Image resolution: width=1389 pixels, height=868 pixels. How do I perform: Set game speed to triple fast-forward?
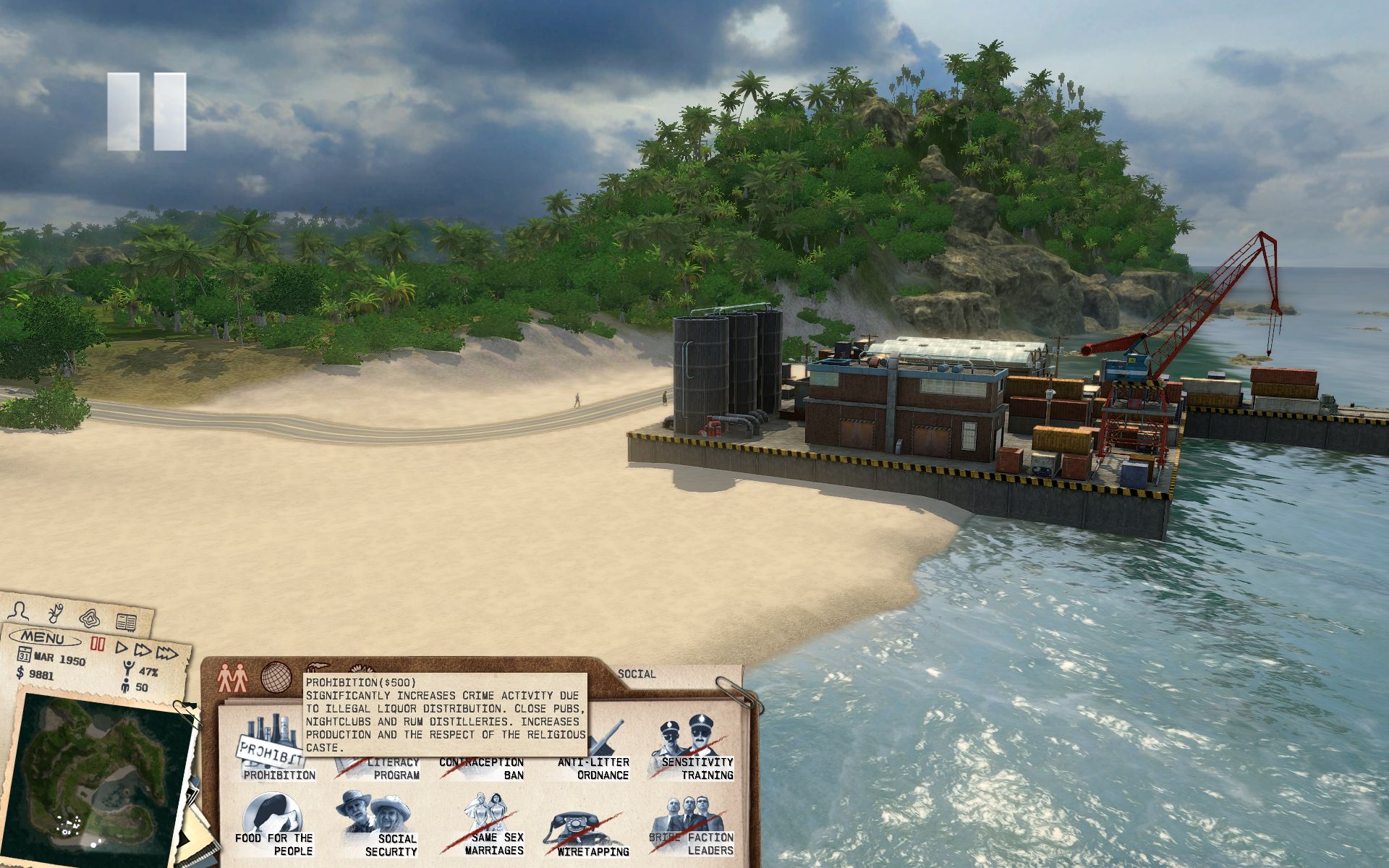[x=167, y=654]
